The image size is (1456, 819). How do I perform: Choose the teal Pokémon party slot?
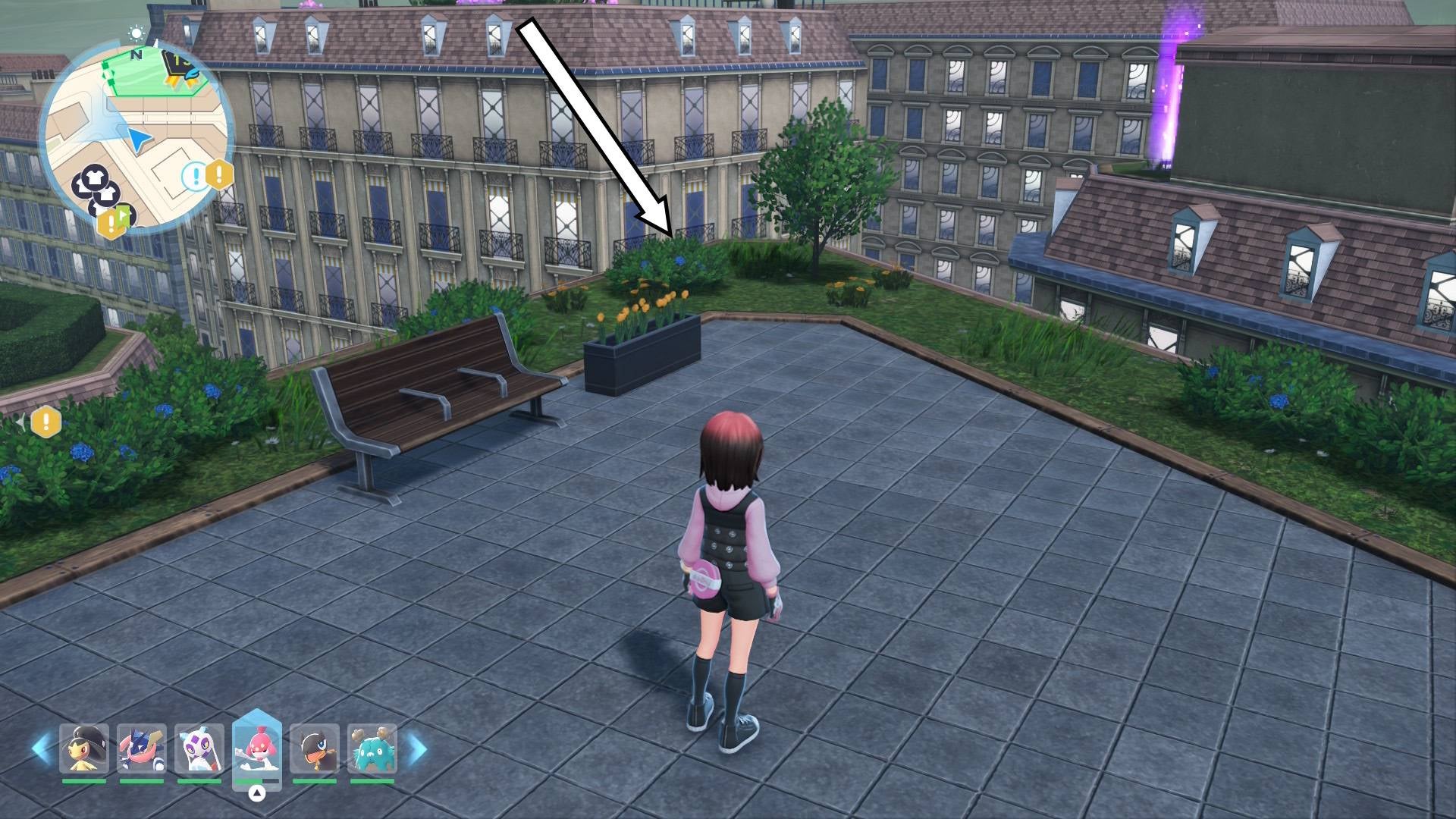372,748
